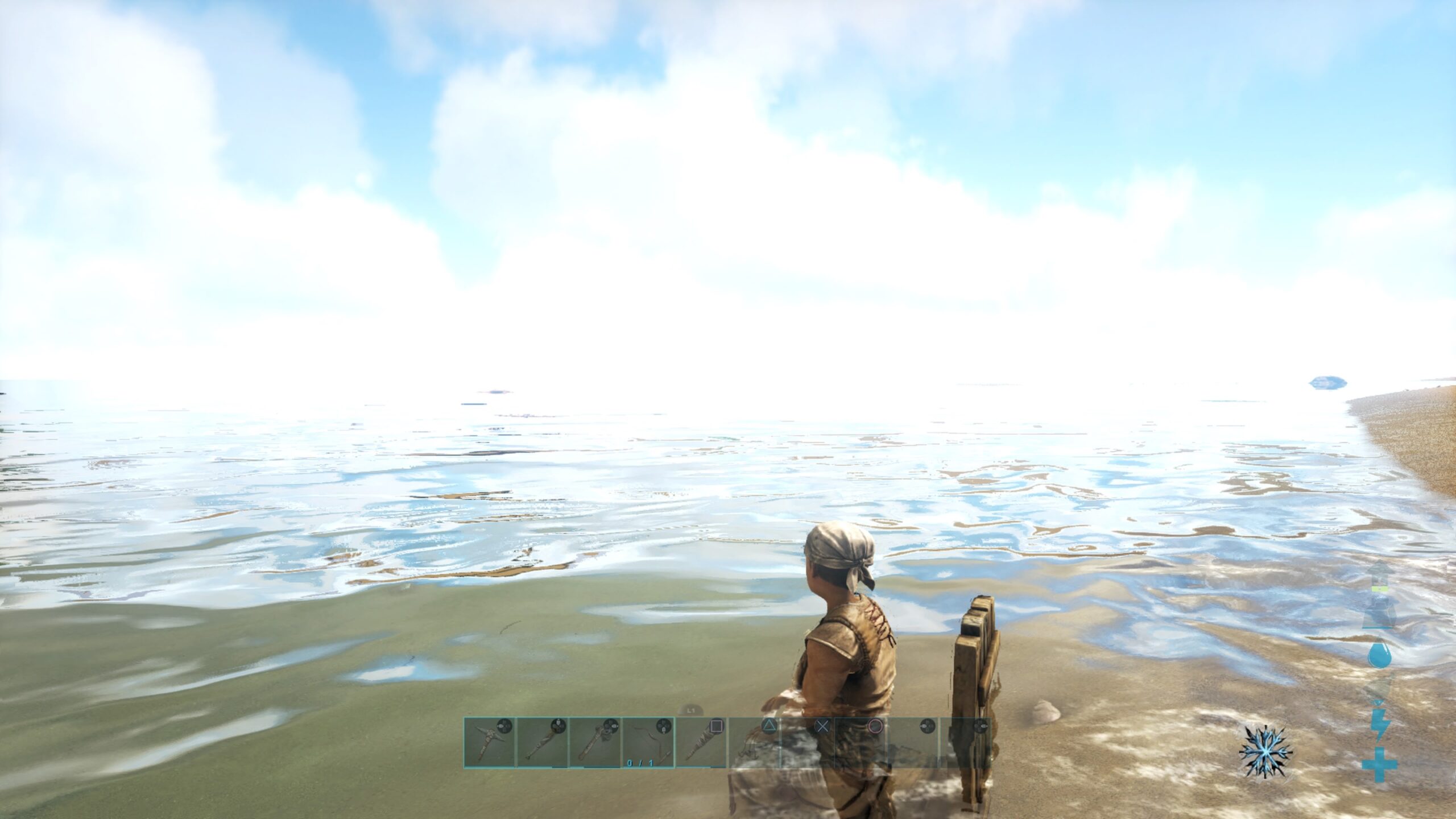Image resolution: width=1456 pixels, height=819 pixels.
Task: Equip the stone hatchet from the hotbar
Action: (x=595, y=742)
